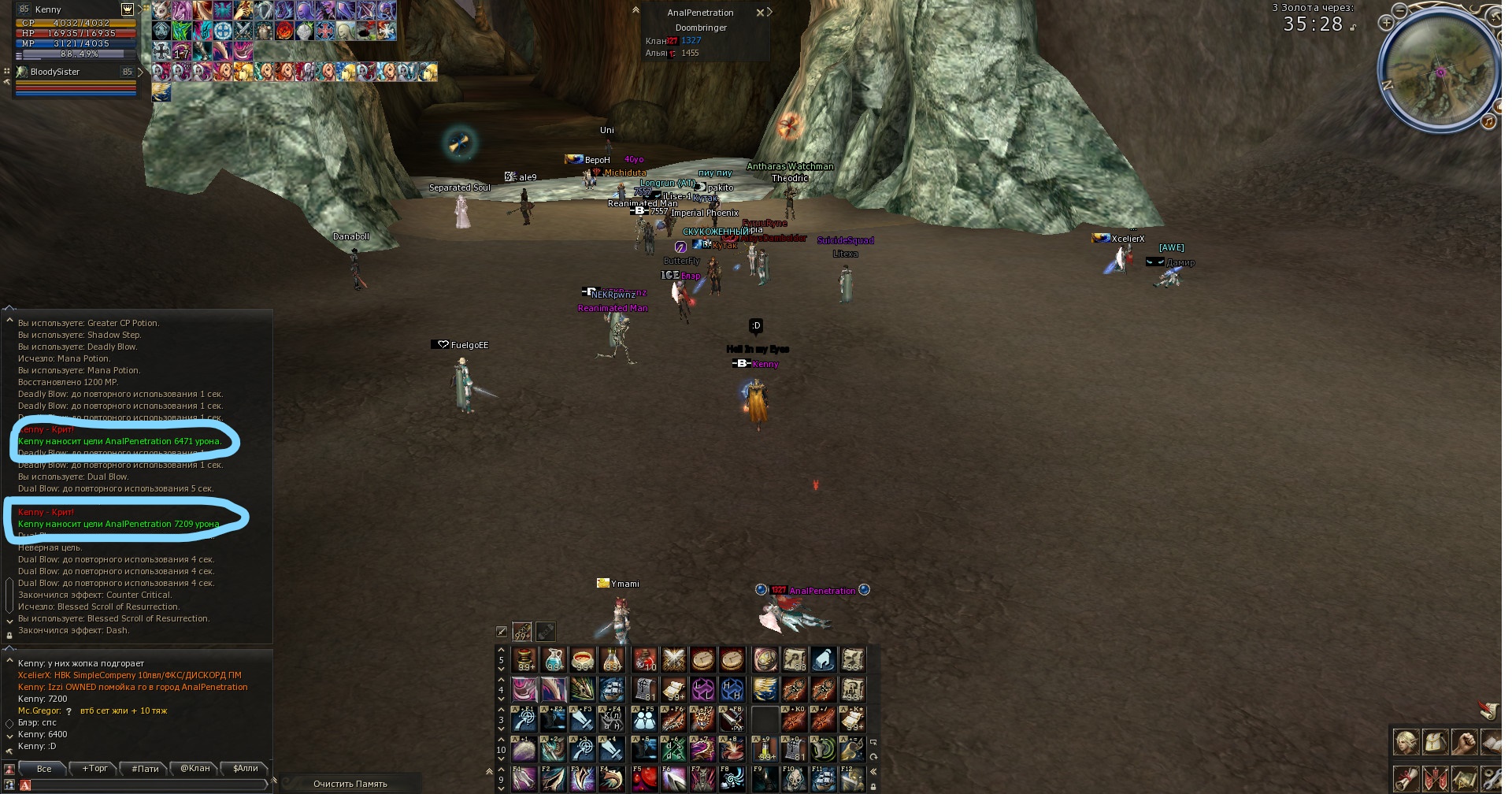Image resolution: width=1512 pixels, height=794 pixels.
Task: Use the F5 red orbs skill
Action: pos(644,779)
